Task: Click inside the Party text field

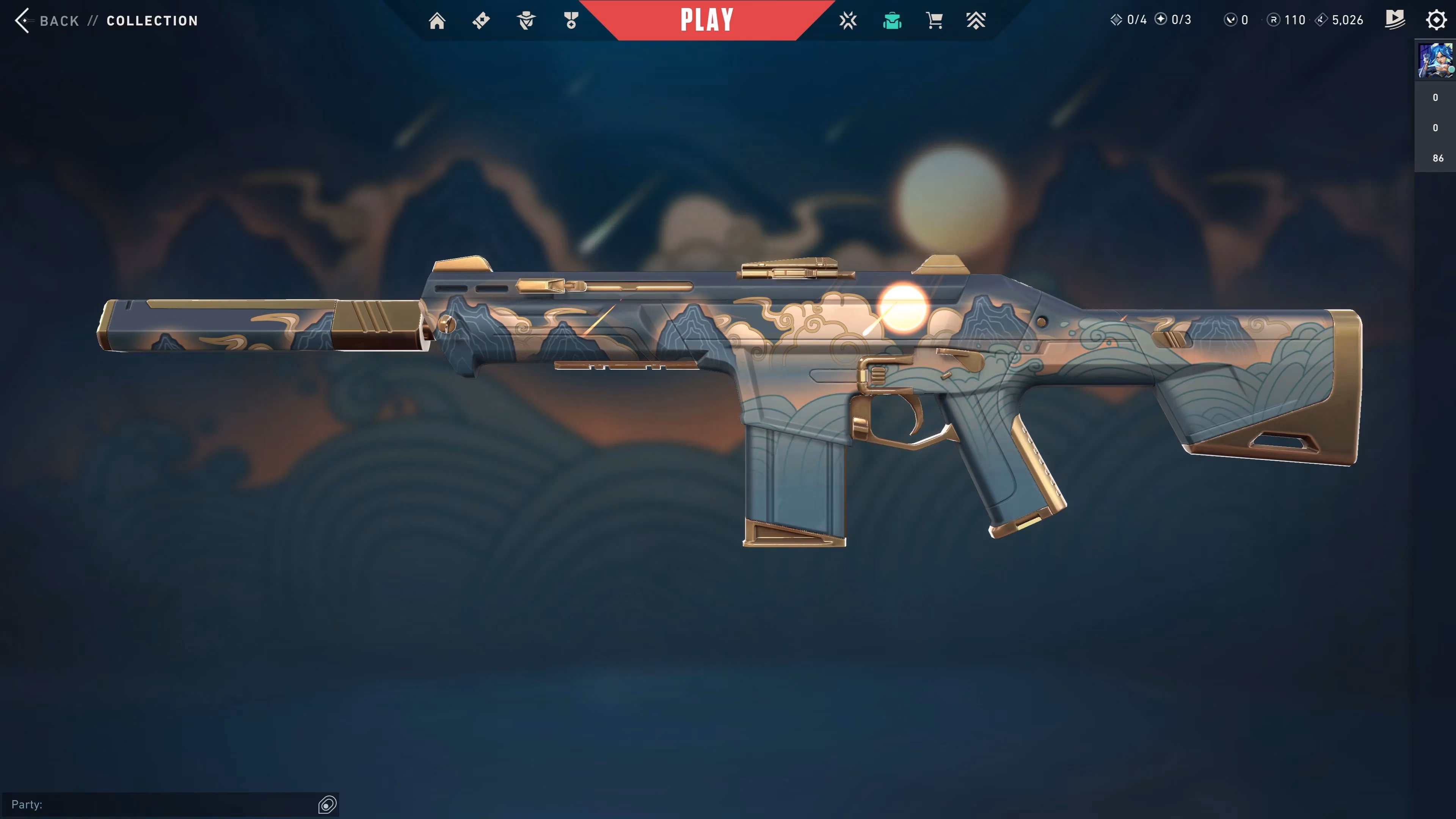Action: (x=158, y=804)
